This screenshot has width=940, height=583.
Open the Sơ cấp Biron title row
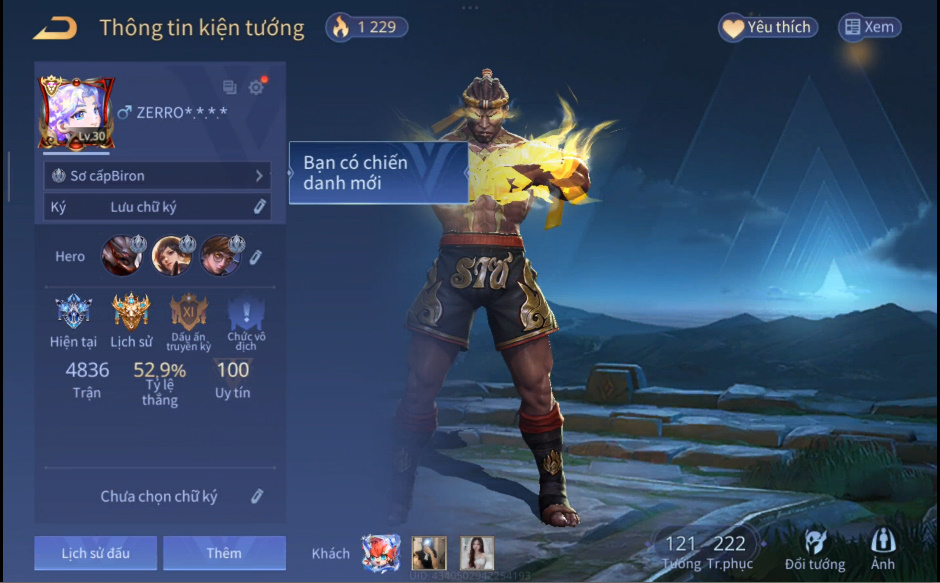[x=157, y=176]
